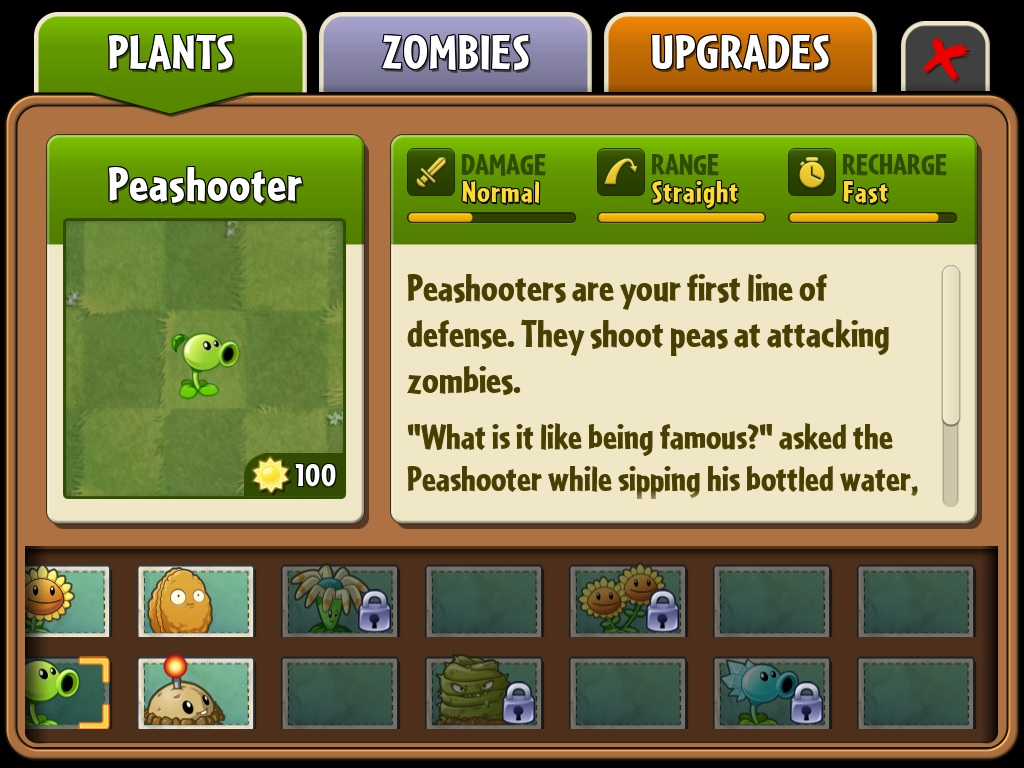Open the Zombies tab
Viewport: 1024px width, 768px height.
455,54
